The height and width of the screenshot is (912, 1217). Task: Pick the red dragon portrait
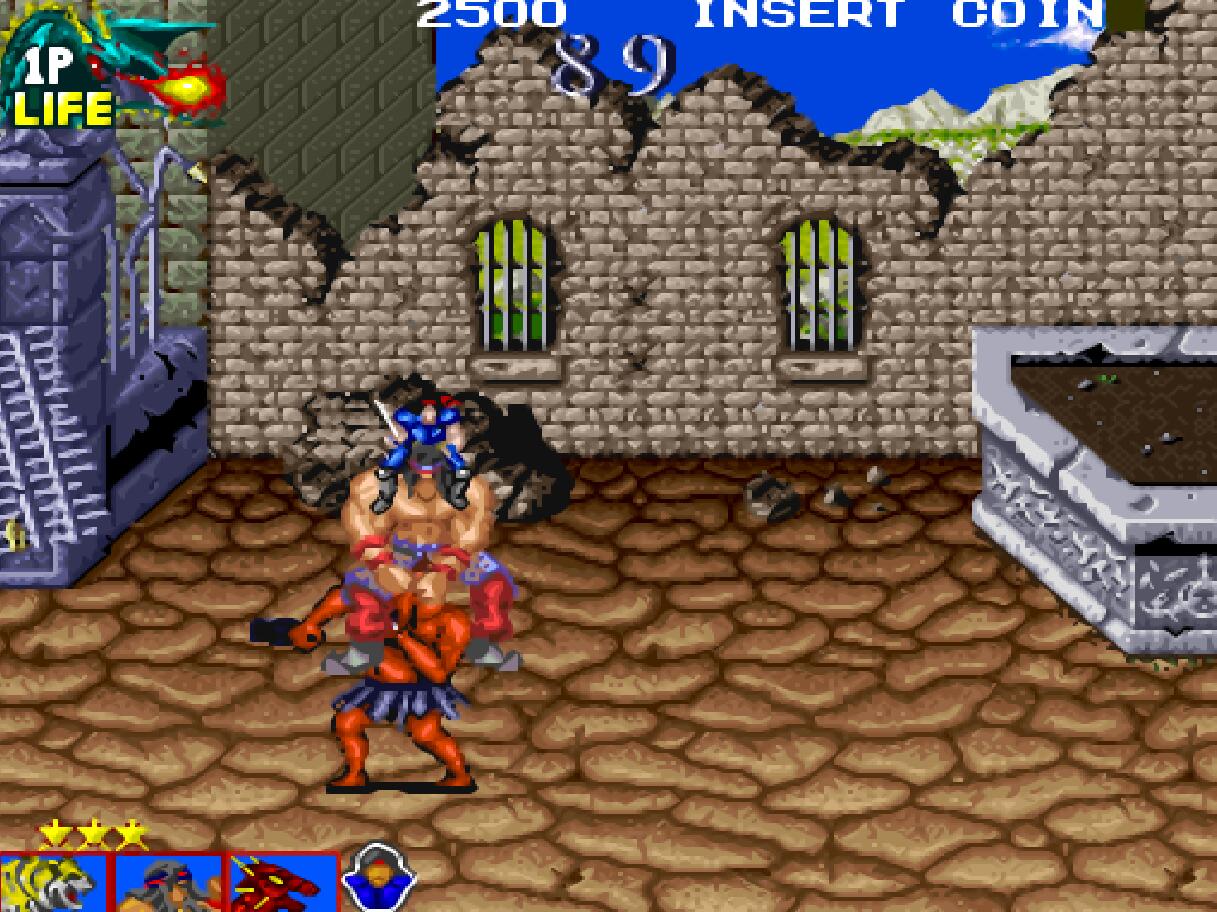[281, 884]
